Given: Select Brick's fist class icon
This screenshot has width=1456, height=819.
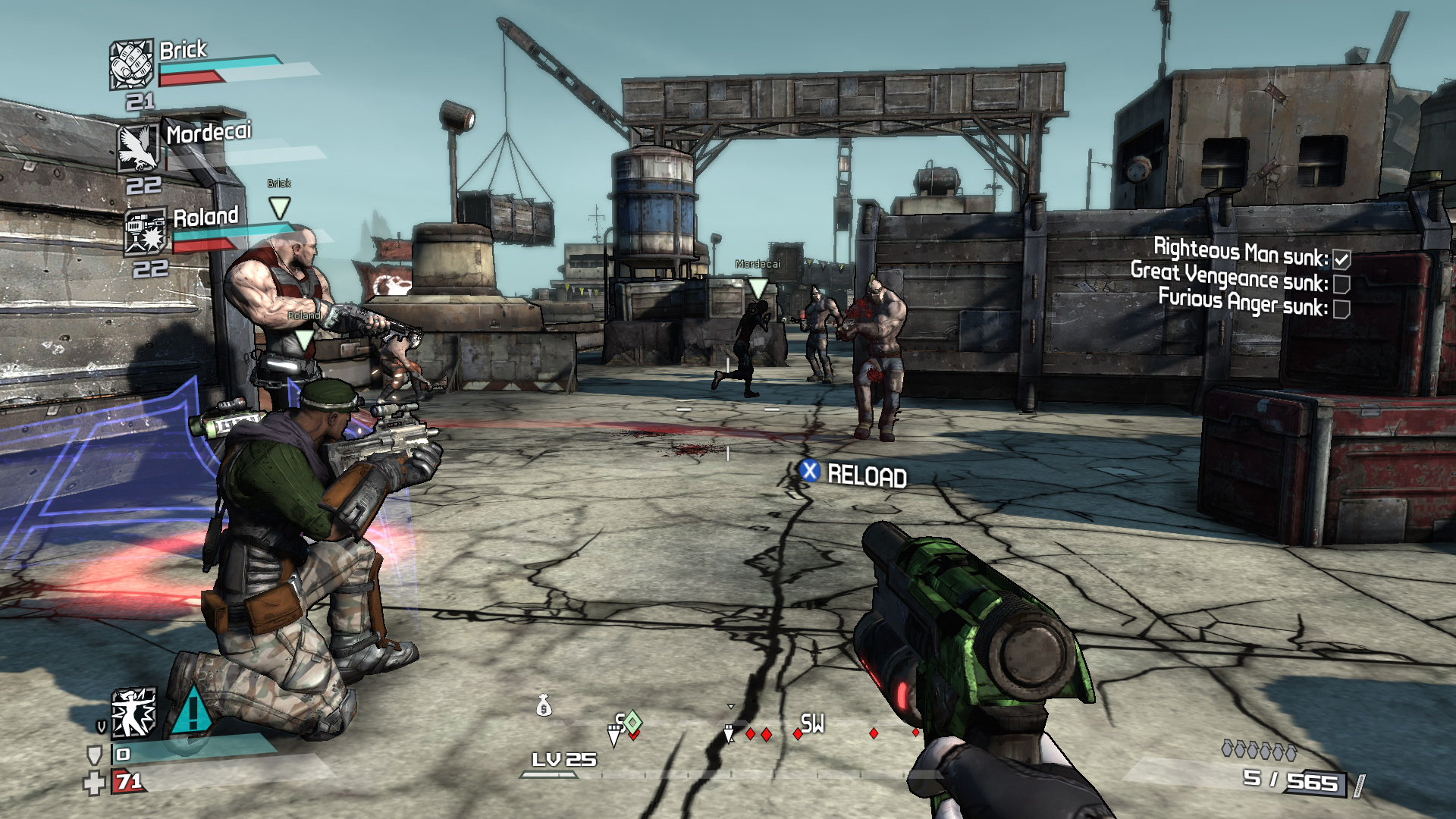Looking at the screenshot, I should (131, 64).
